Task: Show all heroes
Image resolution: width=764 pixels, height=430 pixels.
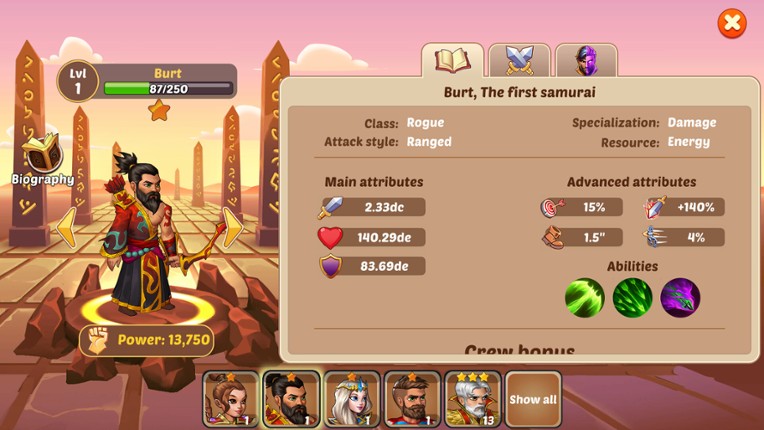Action: pos(533,399)
